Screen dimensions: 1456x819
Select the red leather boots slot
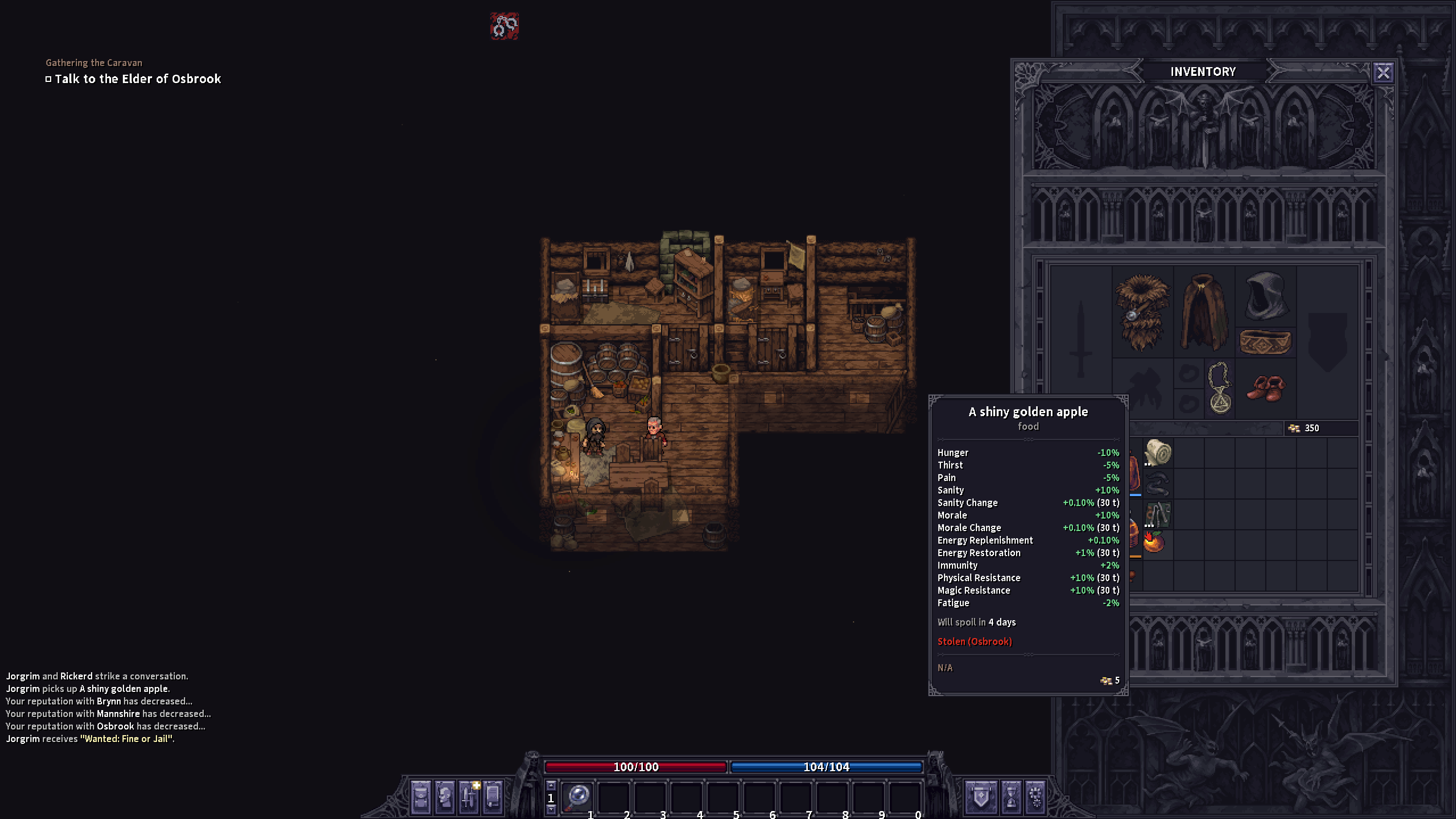click(x=1266, y=388)
